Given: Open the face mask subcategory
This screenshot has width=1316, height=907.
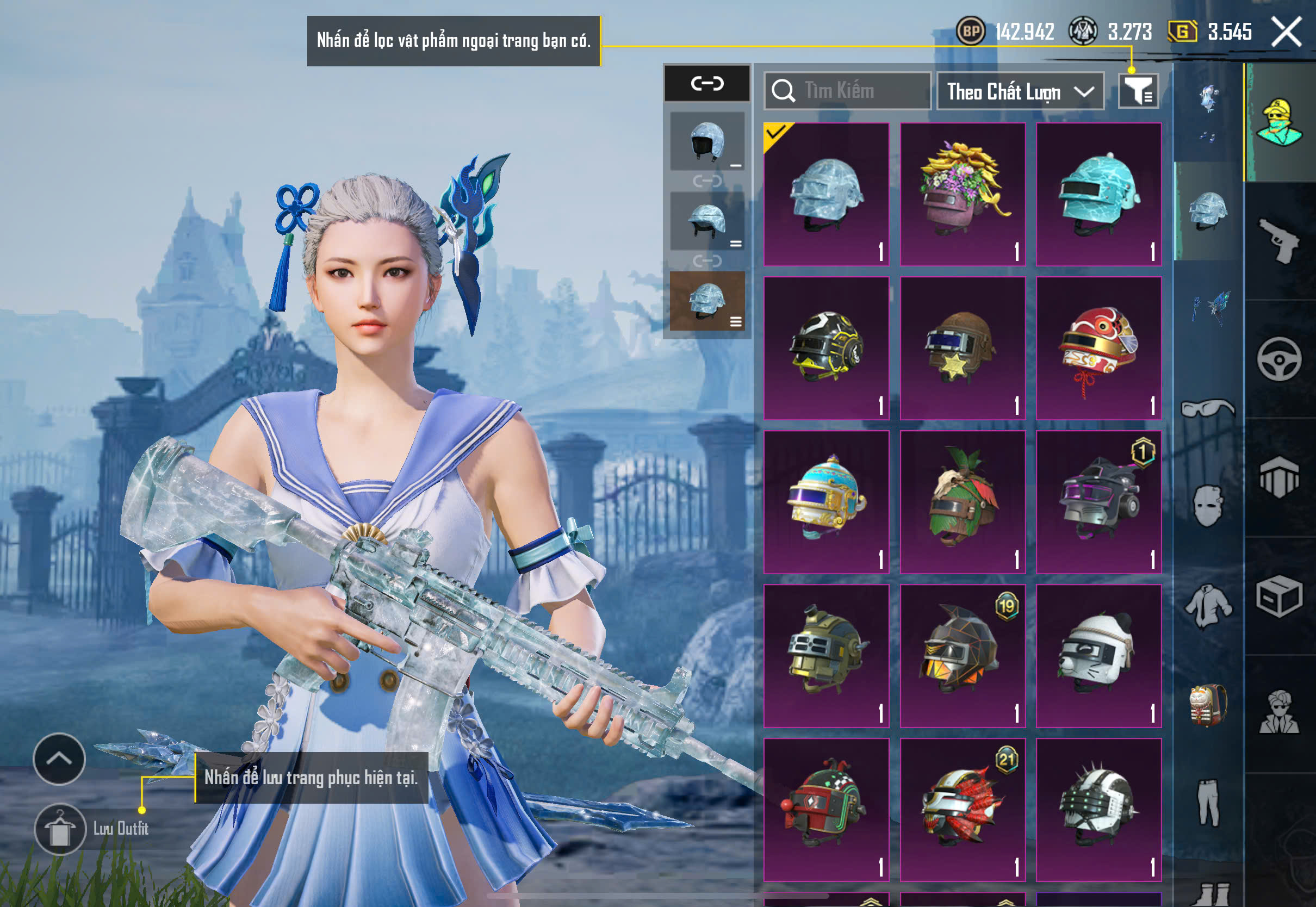Looking at the screenshot, I should 1208,506.
